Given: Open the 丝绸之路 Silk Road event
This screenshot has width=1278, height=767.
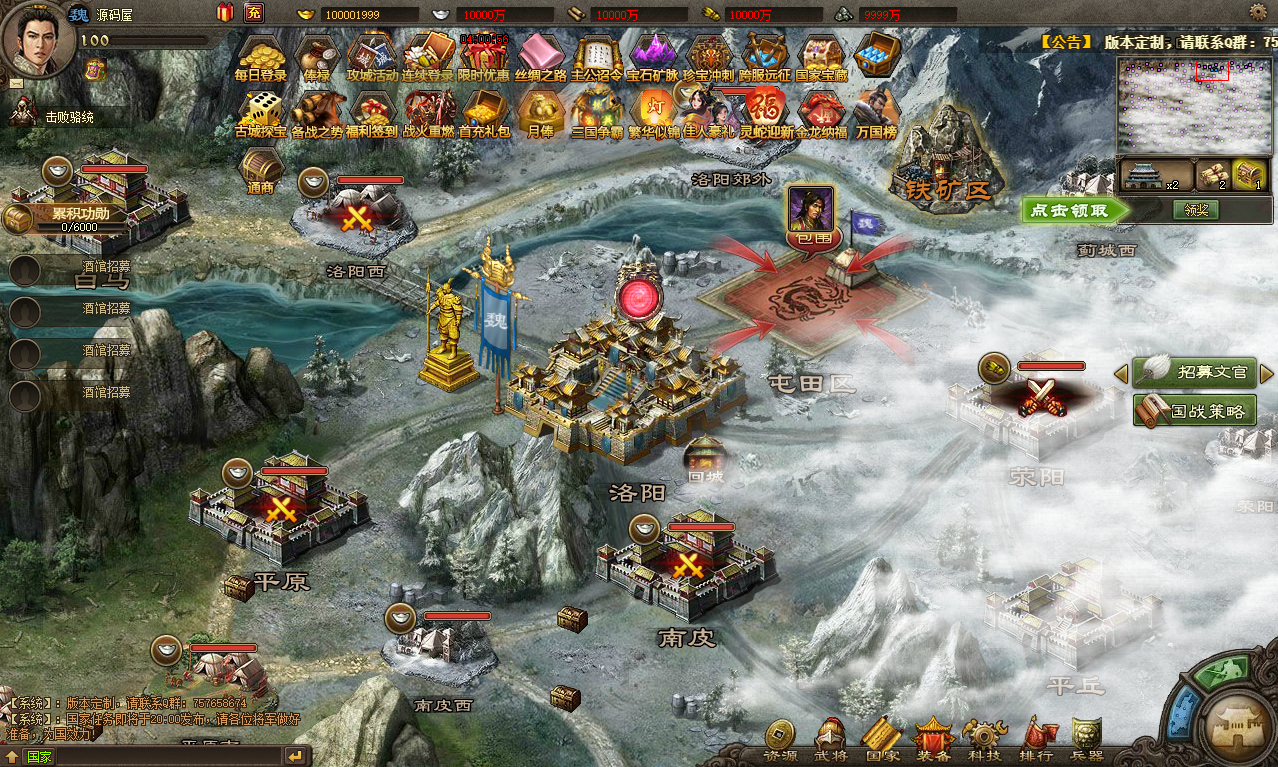Looking at the screenshot, I should 541,57.
